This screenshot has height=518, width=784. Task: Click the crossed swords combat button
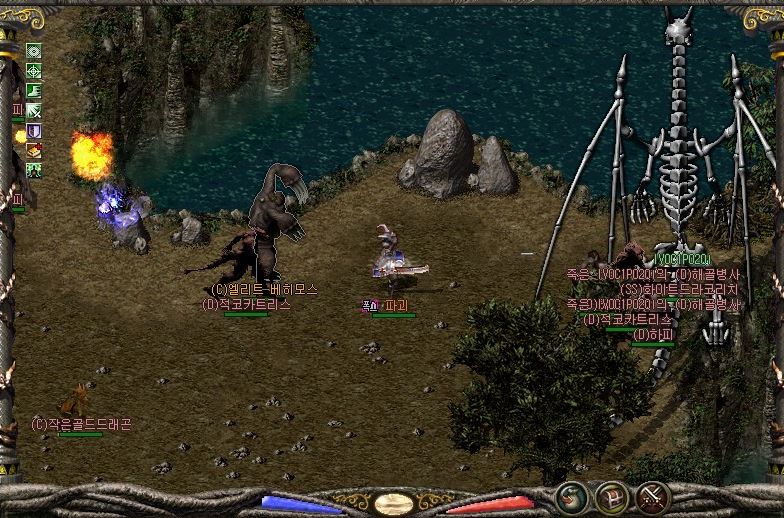click(x=652, y=496)
